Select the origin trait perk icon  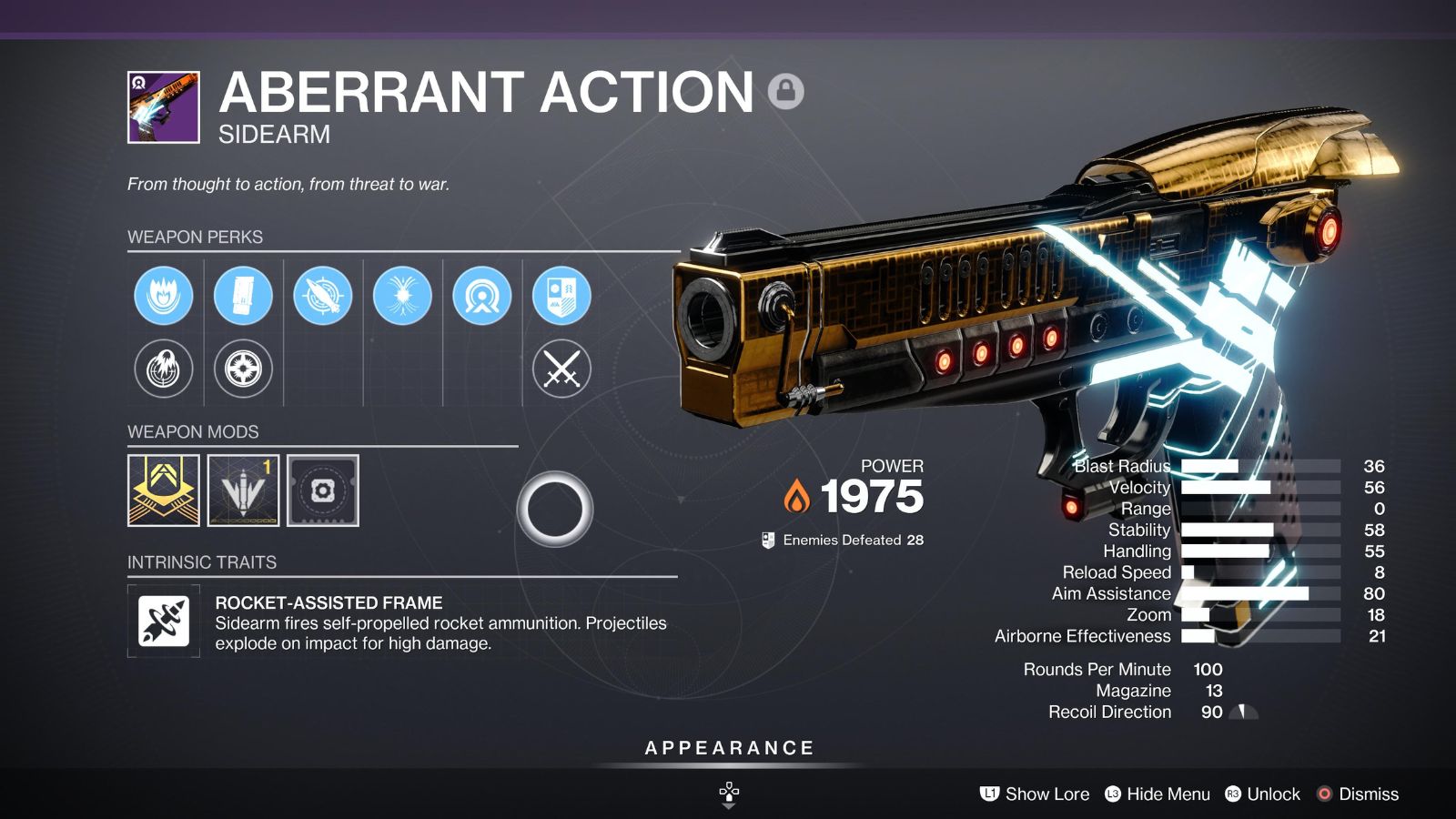tap(481, 296)
